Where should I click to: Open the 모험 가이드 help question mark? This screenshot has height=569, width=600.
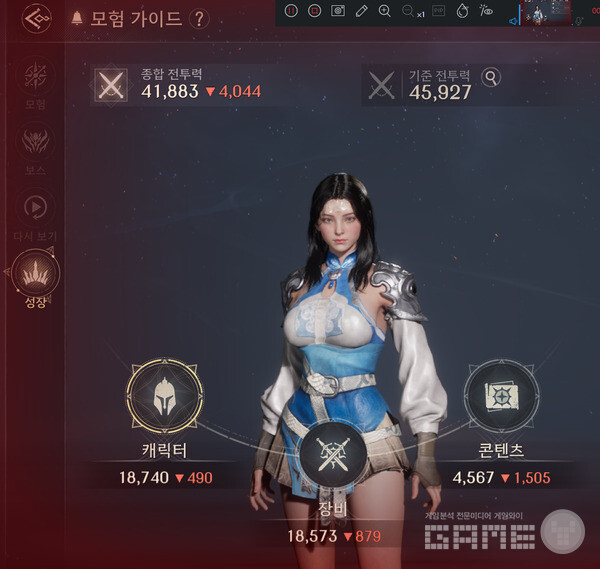(x=199, y=19)
